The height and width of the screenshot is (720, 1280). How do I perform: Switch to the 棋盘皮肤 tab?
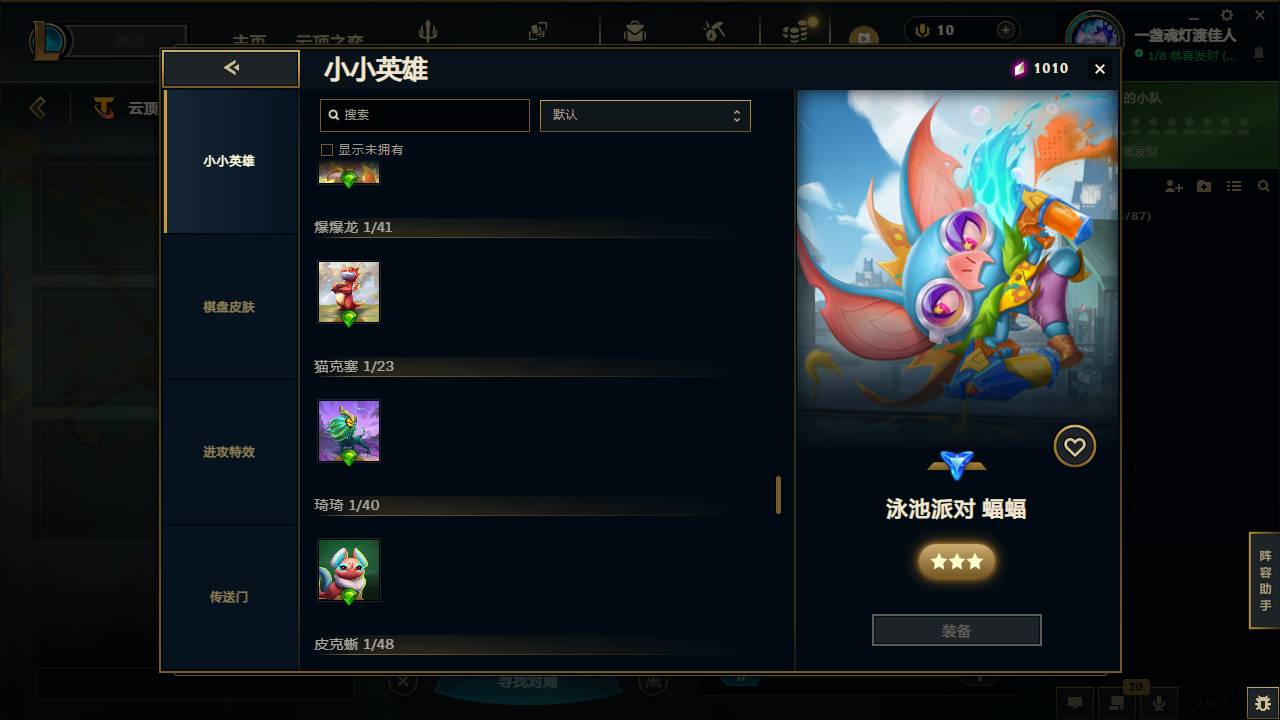[x=231, y=307]
